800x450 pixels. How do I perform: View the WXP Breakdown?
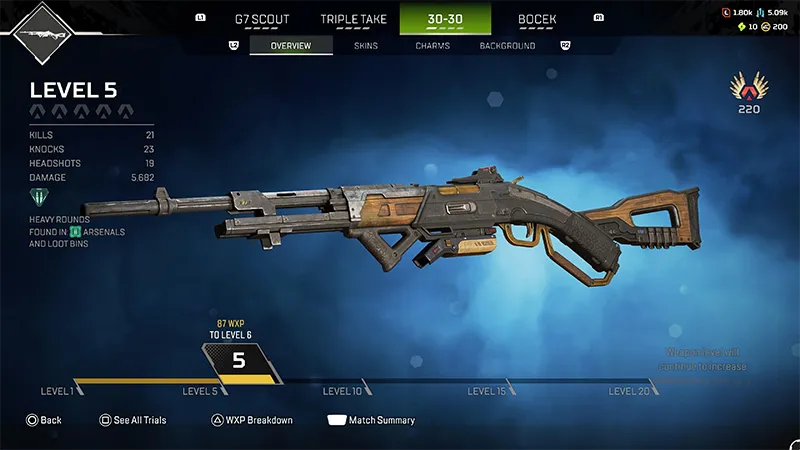(x=251, y=420)
